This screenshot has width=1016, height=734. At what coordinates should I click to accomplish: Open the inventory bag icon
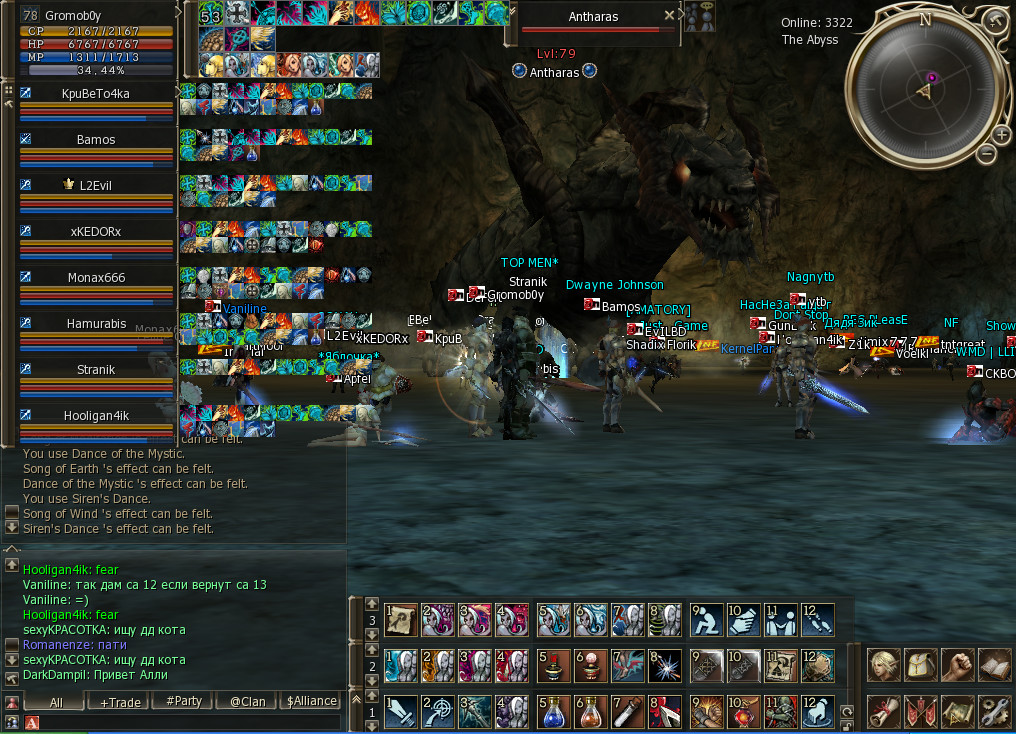[x=920, y=665]
